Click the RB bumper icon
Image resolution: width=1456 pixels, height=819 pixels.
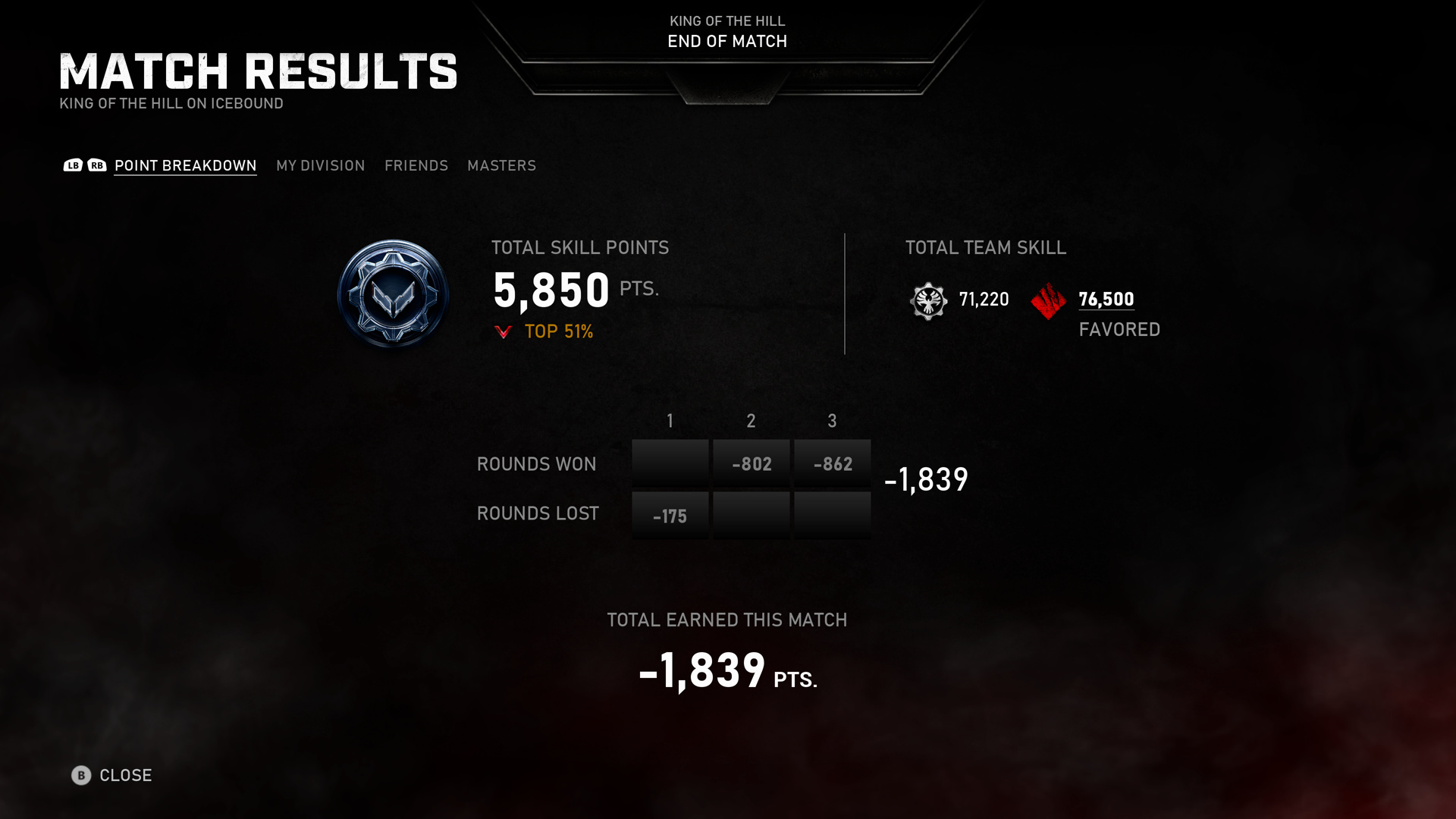(95, 165)
